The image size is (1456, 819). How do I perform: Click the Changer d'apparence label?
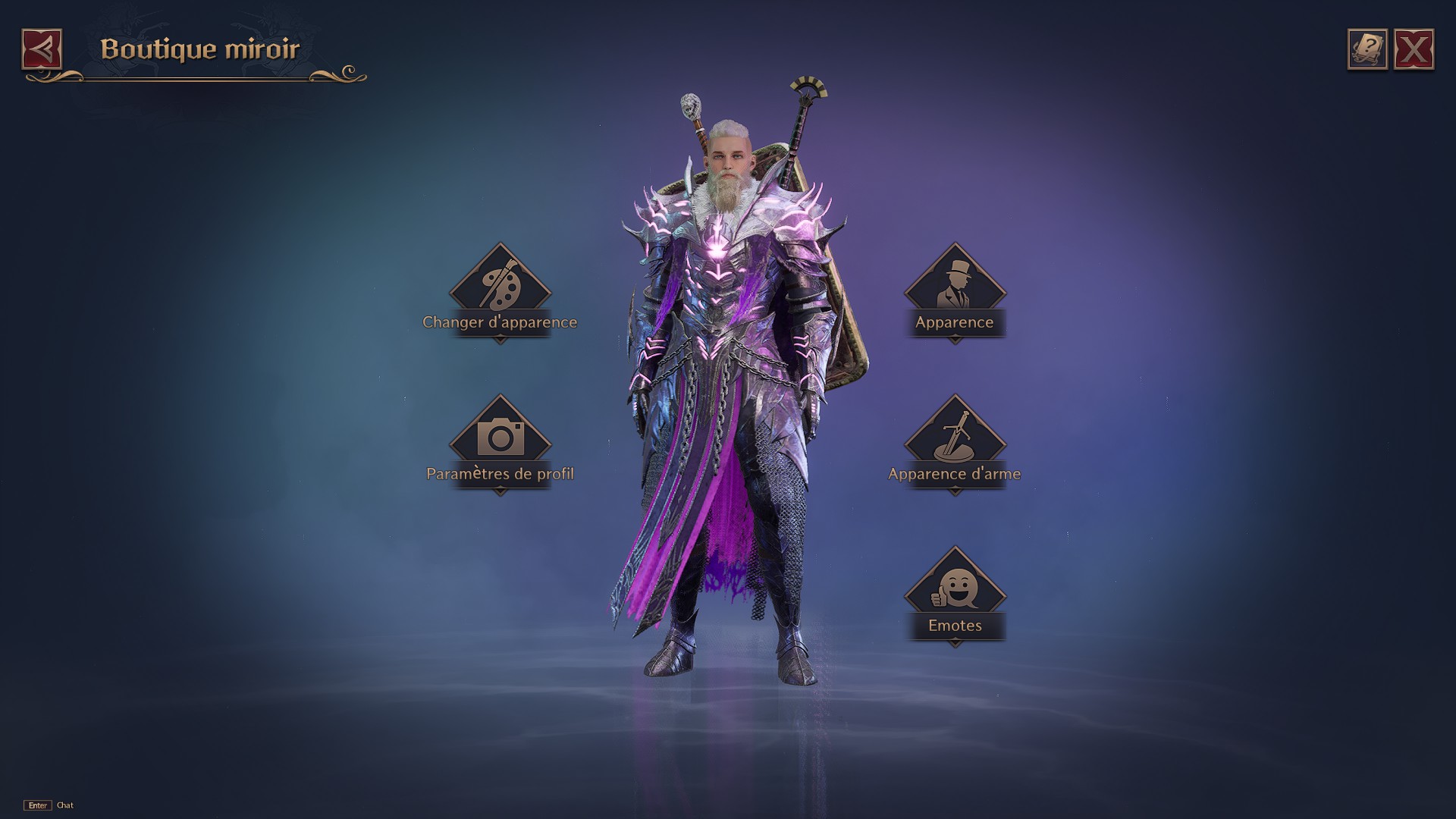coord(501,322)
